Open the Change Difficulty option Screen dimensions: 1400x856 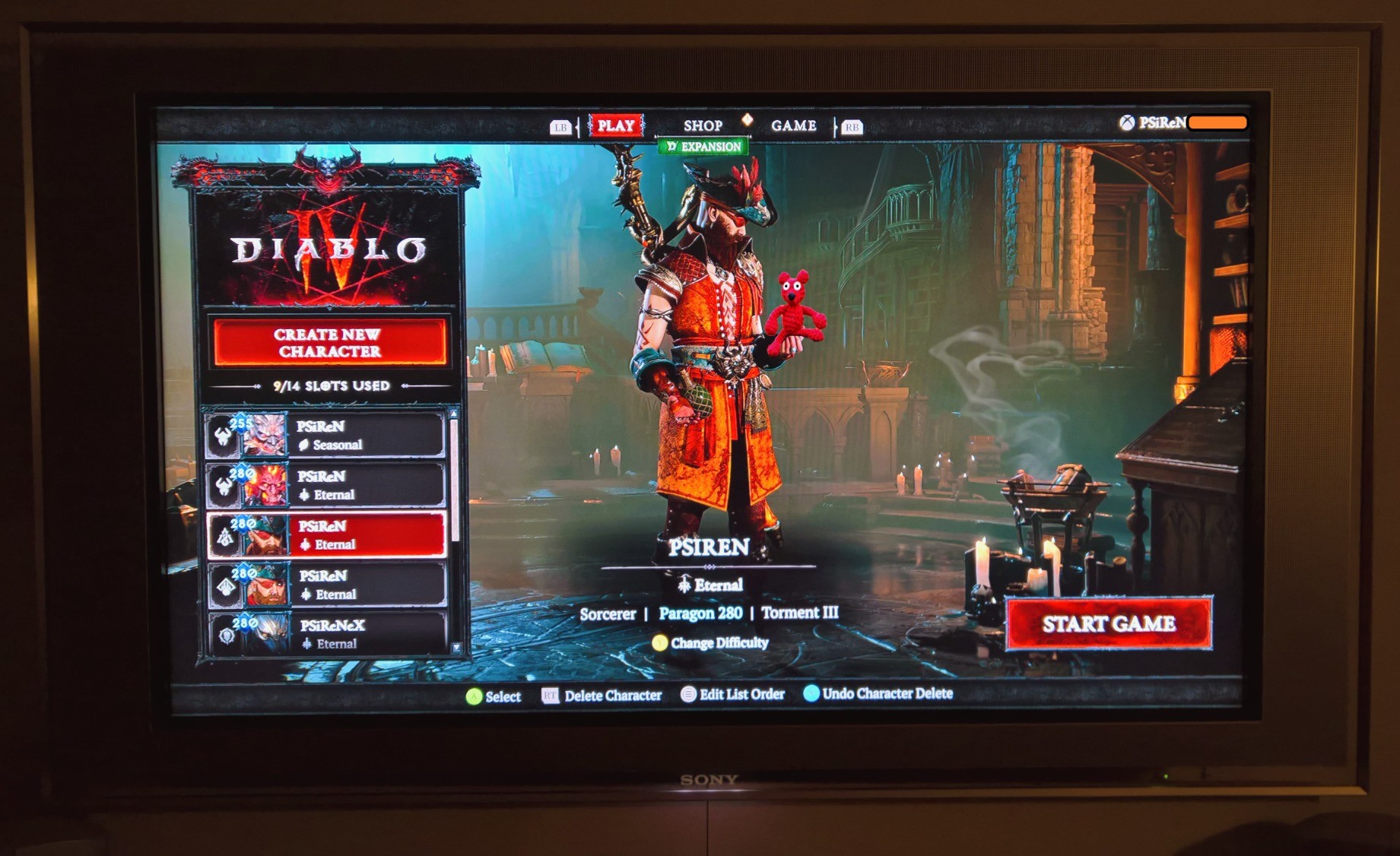pos(711,643)
